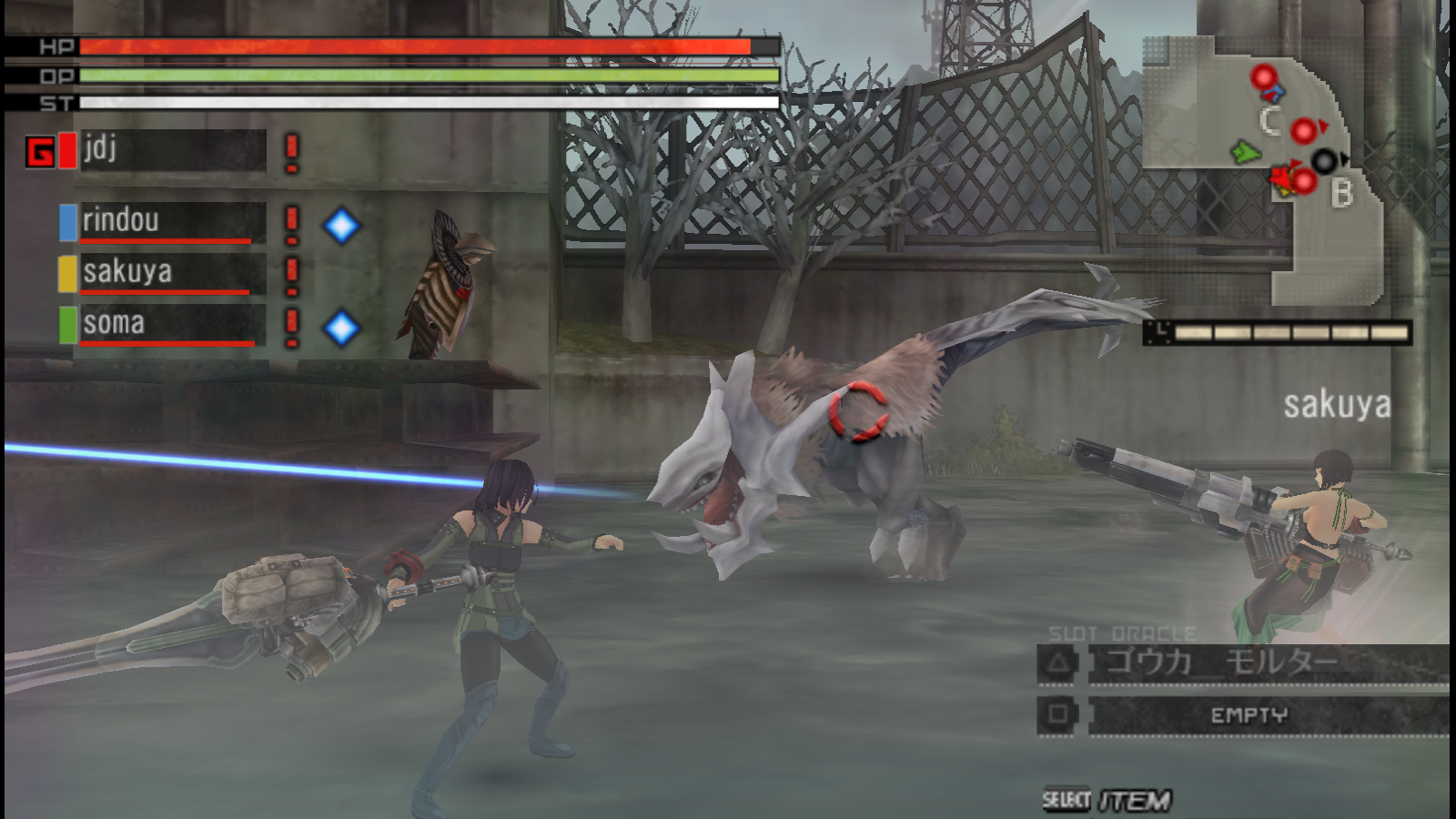Click the blue diamond beside rindou
Image resolution: width=1456 pixels, height=819 pixels.
341,226
